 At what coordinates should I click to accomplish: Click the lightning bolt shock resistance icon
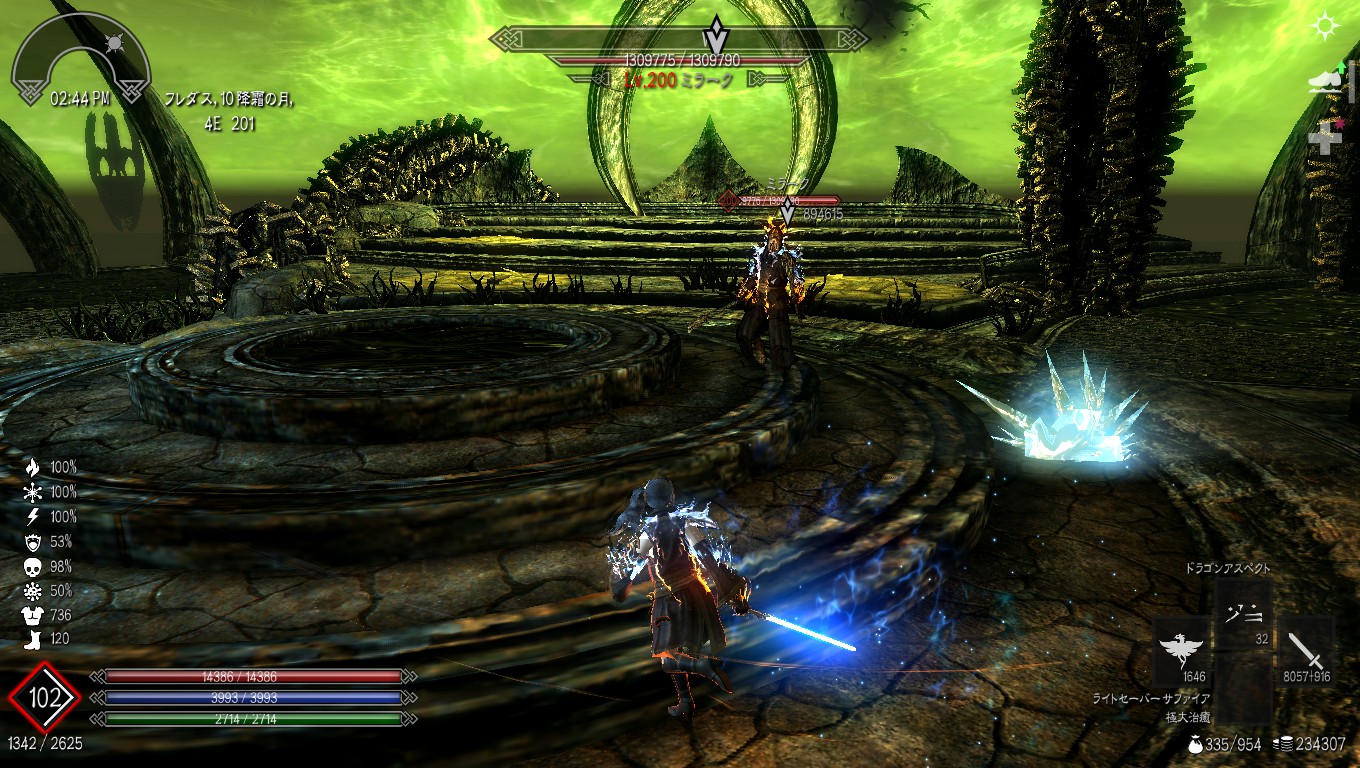[33, 517]
